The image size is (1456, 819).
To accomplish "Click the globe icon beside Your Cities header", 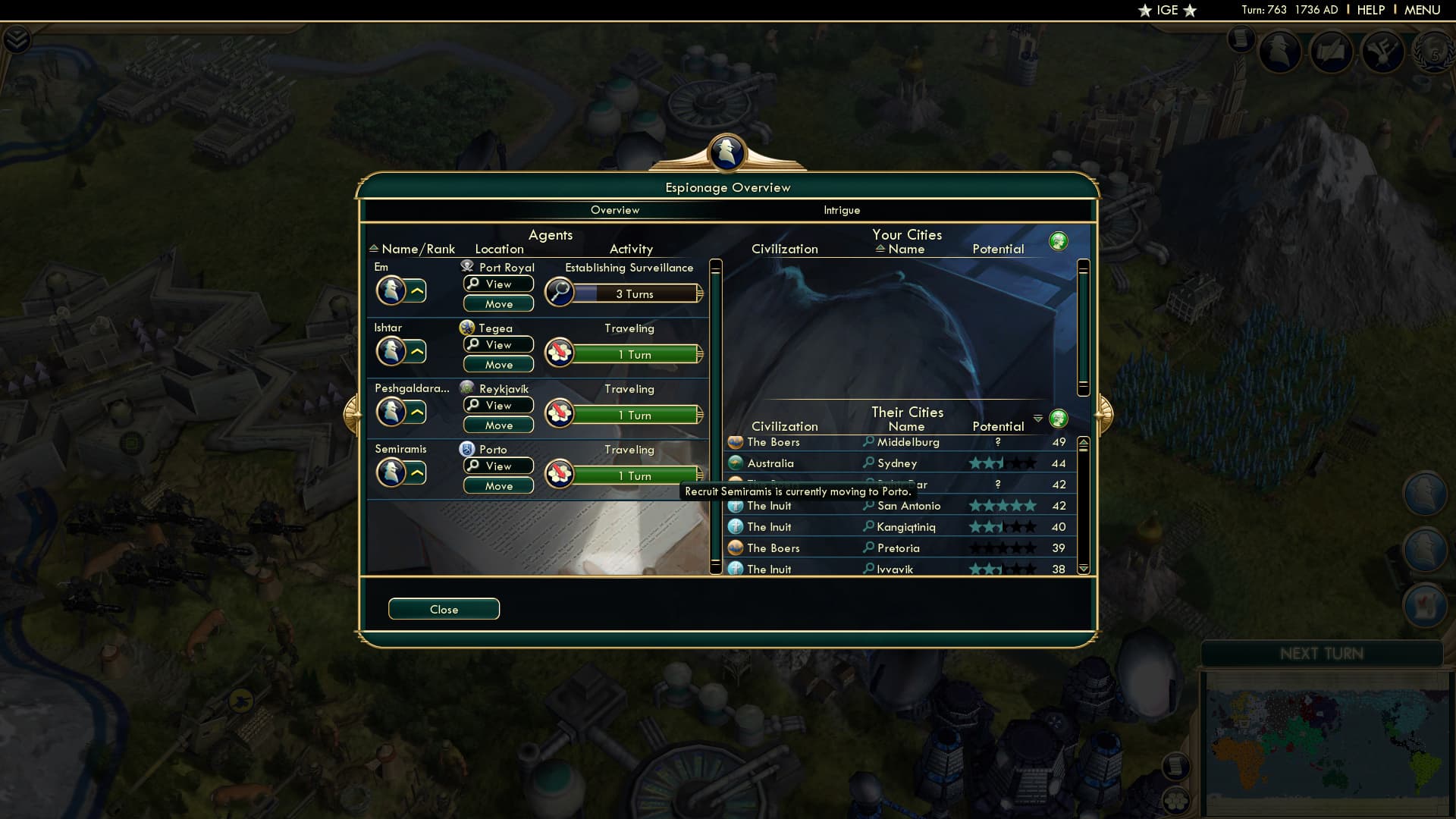I will pyautogui.click(x=1059, y=240).
